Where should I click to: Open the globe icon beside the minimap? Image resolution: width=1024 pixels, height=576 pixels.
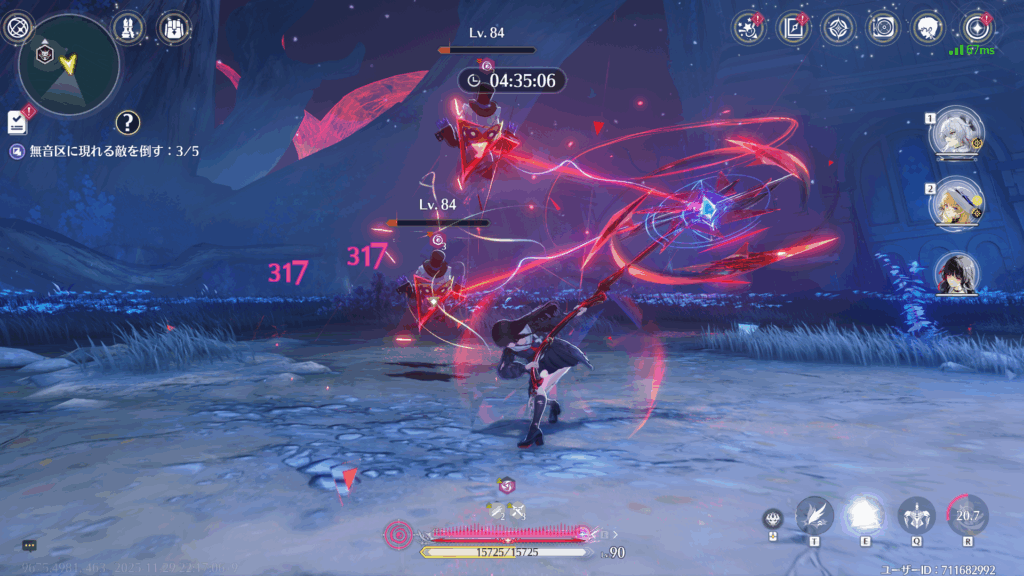16,28
